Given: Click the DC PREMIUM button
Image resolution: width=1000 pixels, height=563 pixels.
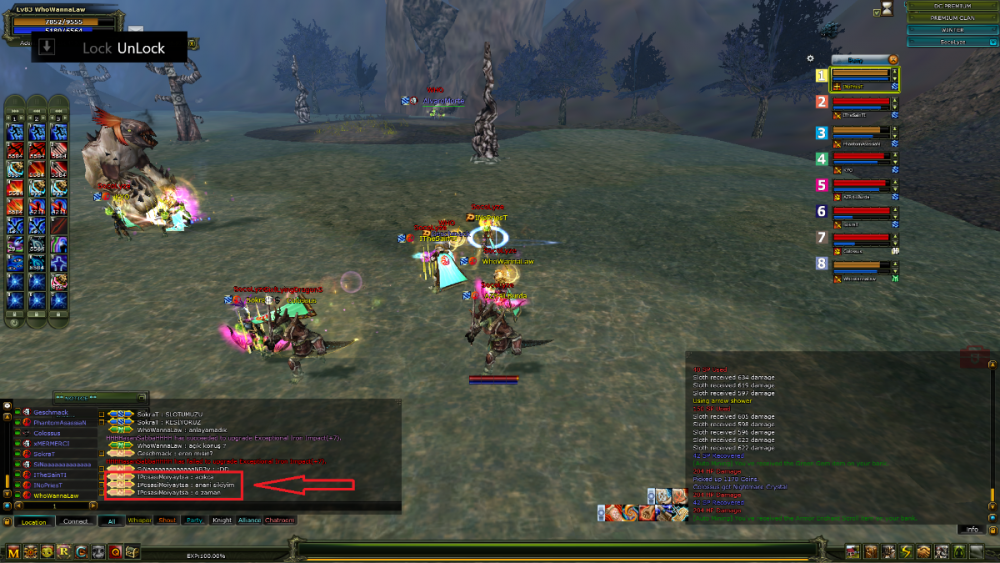Looking at the screenshot, I should tap(950, 6).
